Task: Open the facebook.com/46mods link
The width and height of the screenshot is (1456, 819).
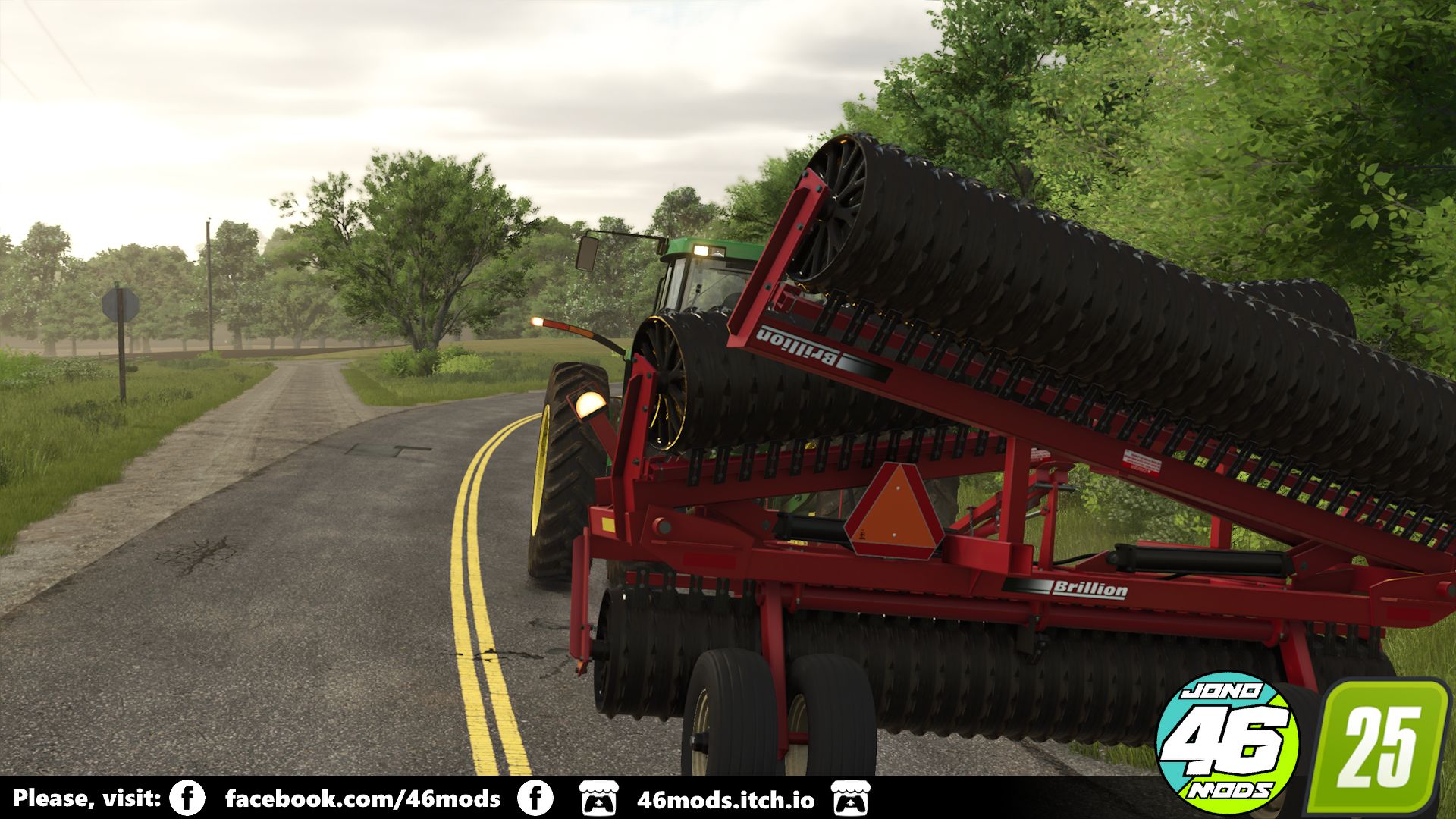Action: point(362,799)
